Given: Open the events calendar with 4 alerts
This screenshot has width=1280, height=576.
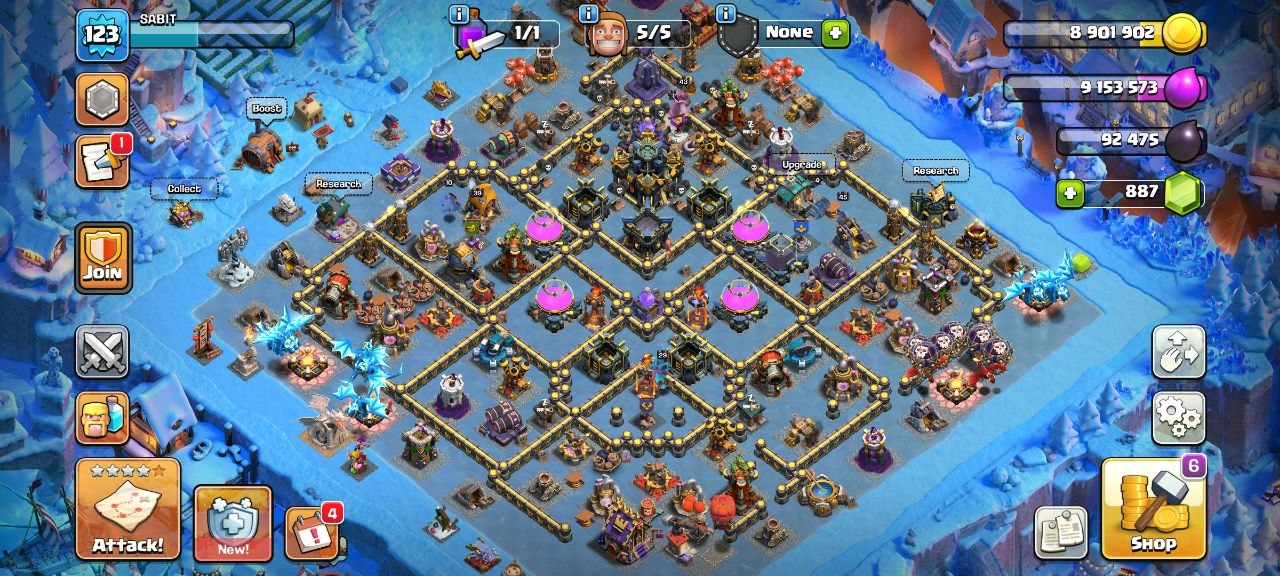Looking at the screenshot, I should (x=311, y=533).
